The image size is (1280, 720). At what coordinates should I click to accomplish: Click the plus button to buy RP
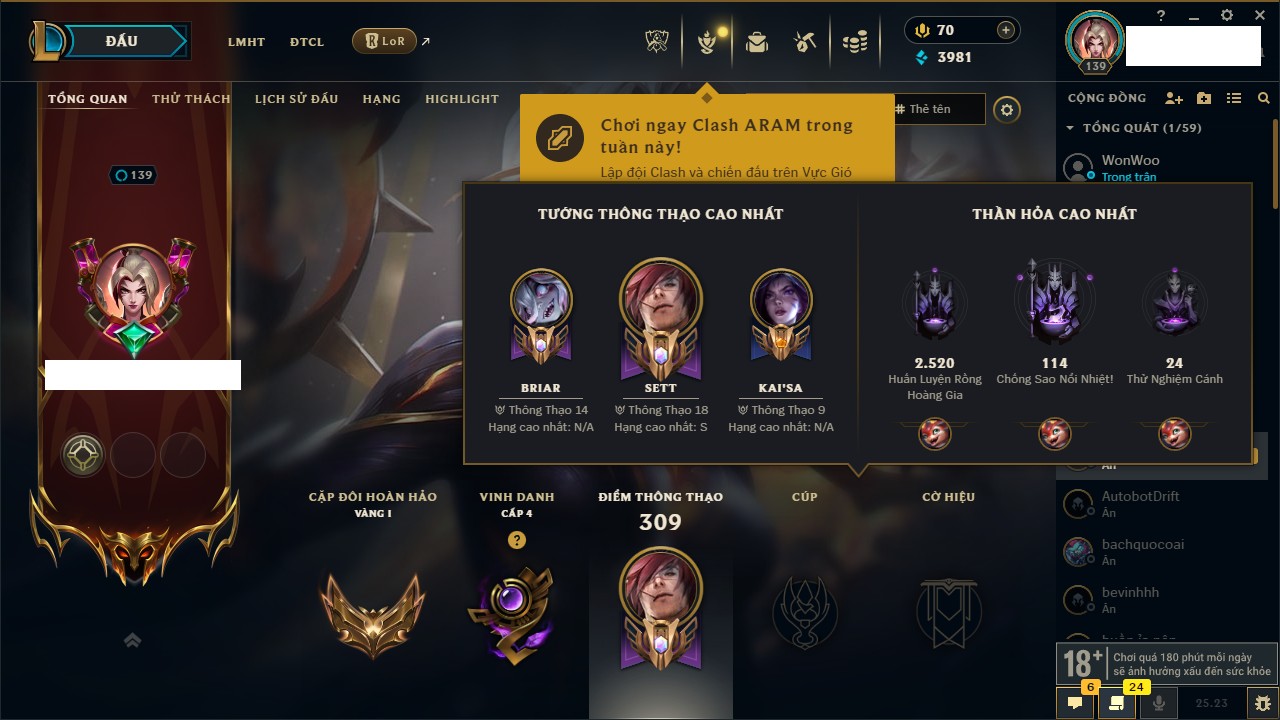click(x=1006, y=30)
